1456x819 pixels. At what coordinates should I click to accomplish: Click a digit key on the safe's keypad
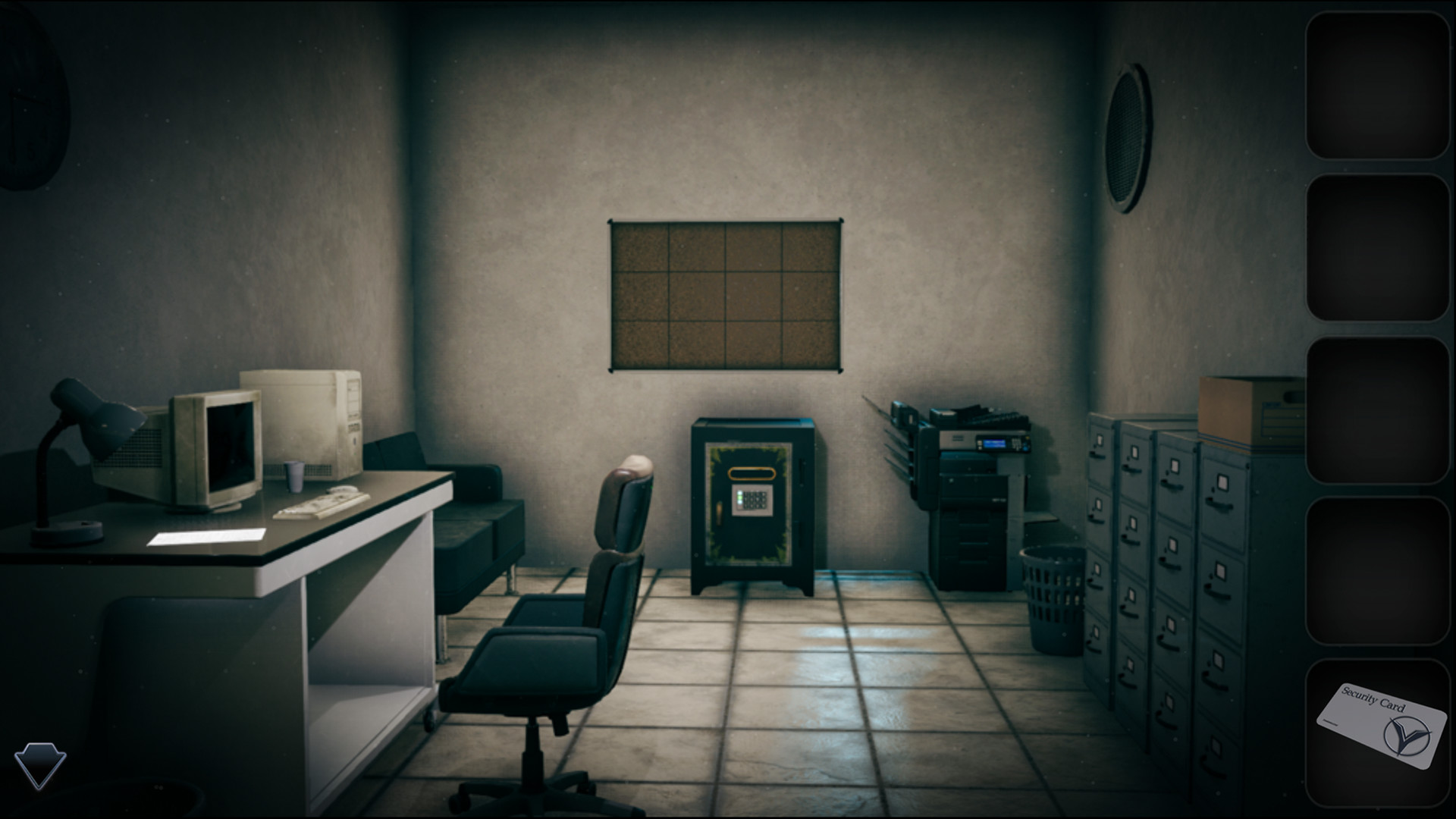[757, 504]
